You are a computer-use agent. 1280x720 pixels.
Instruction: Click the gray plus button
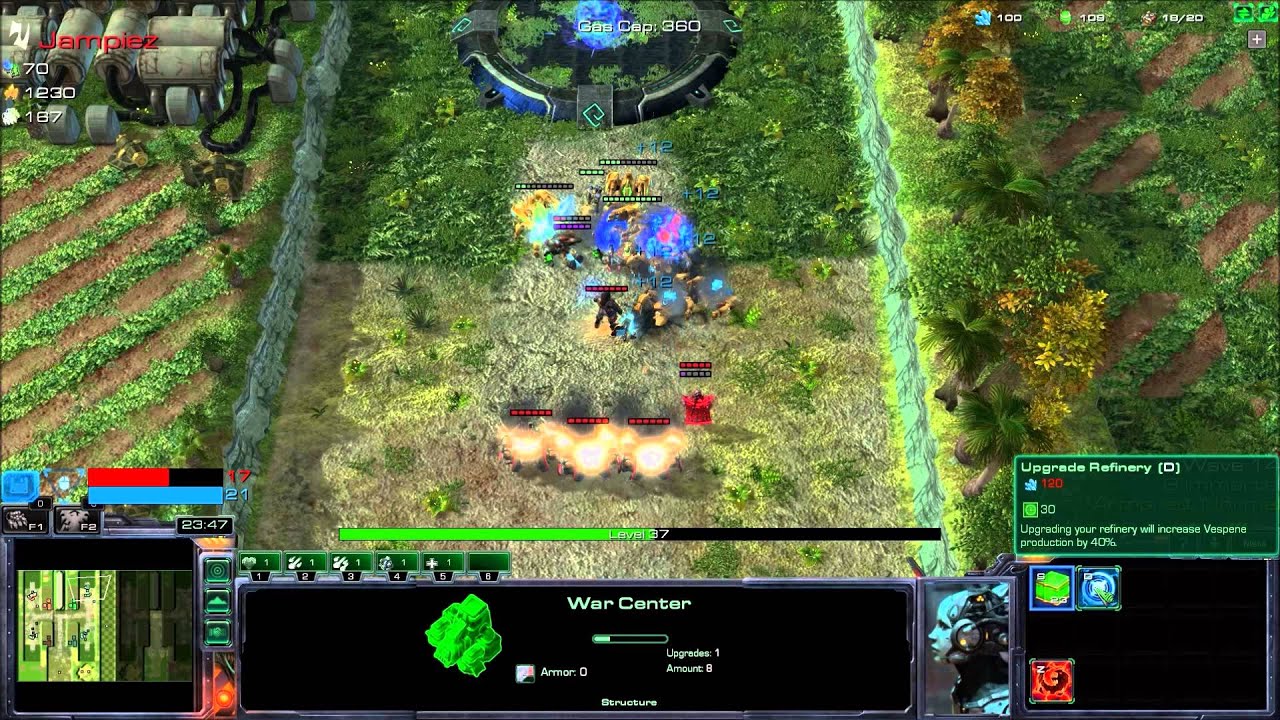click(x=1256, y=39)
